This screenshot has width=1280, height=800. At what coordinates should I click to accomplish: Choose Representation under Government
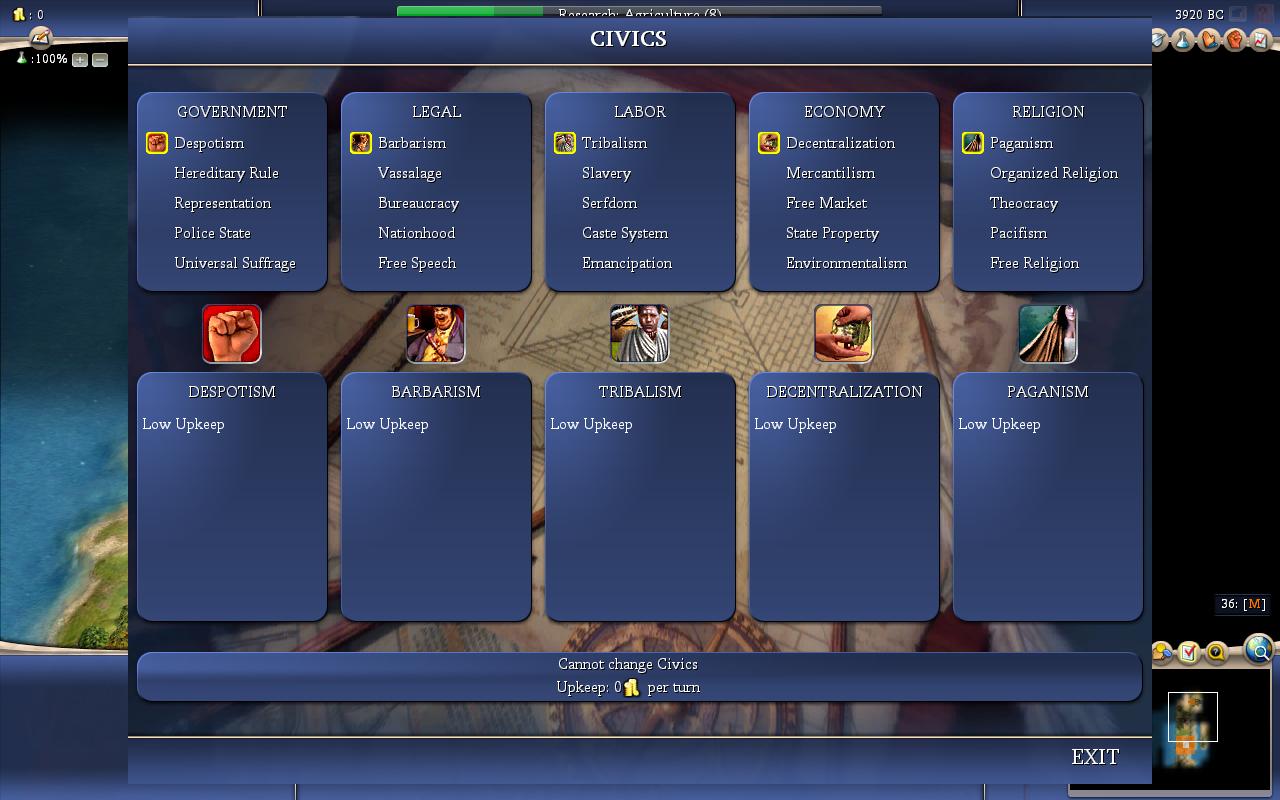click(222, 203)
